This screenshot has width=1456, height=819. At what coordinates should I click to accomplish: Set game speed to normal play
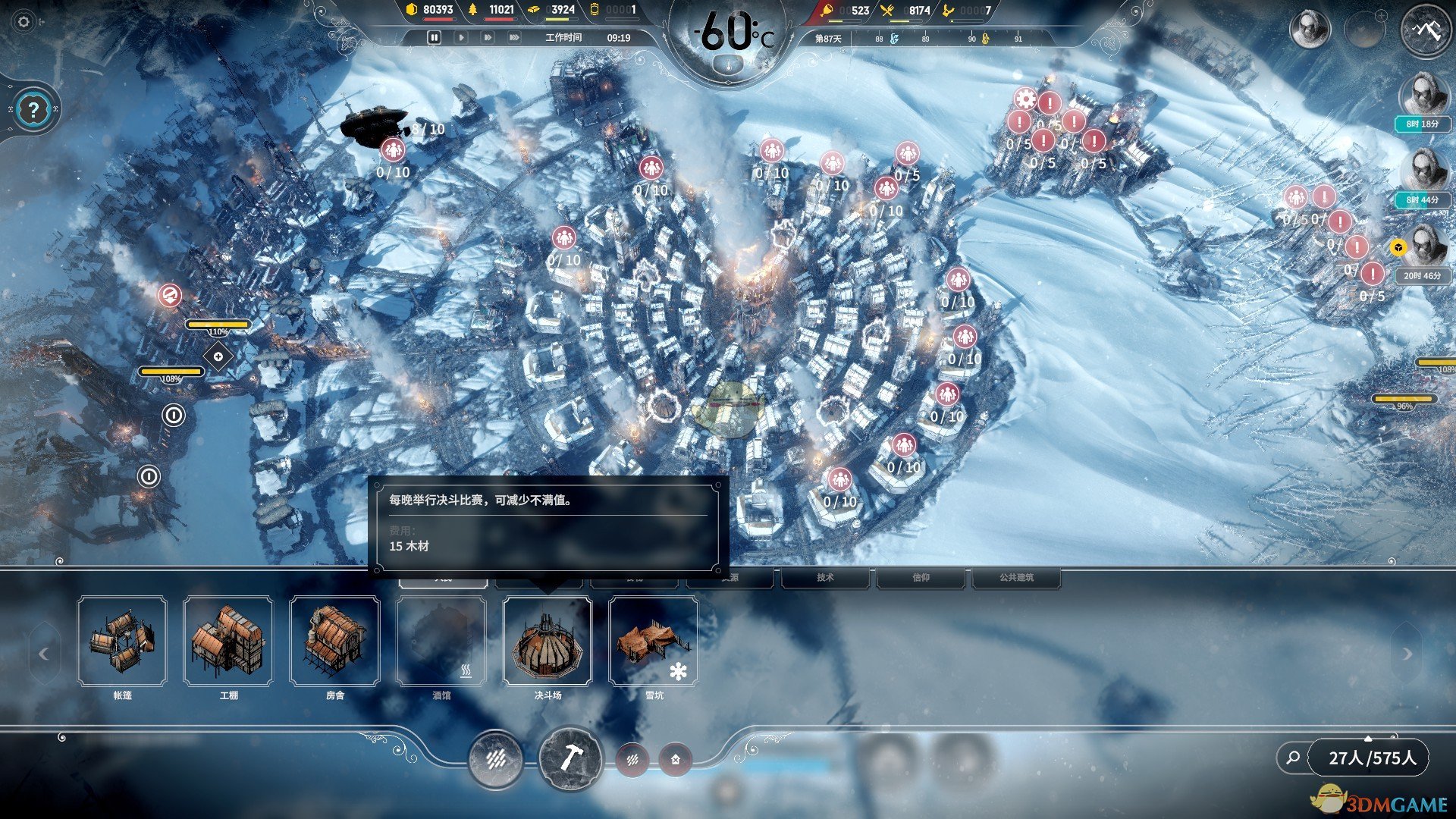click(461, 37)
